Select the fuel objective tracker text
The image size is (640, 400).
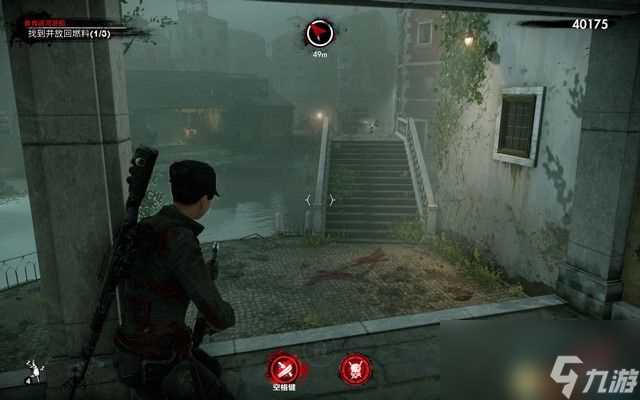(70, 33)
